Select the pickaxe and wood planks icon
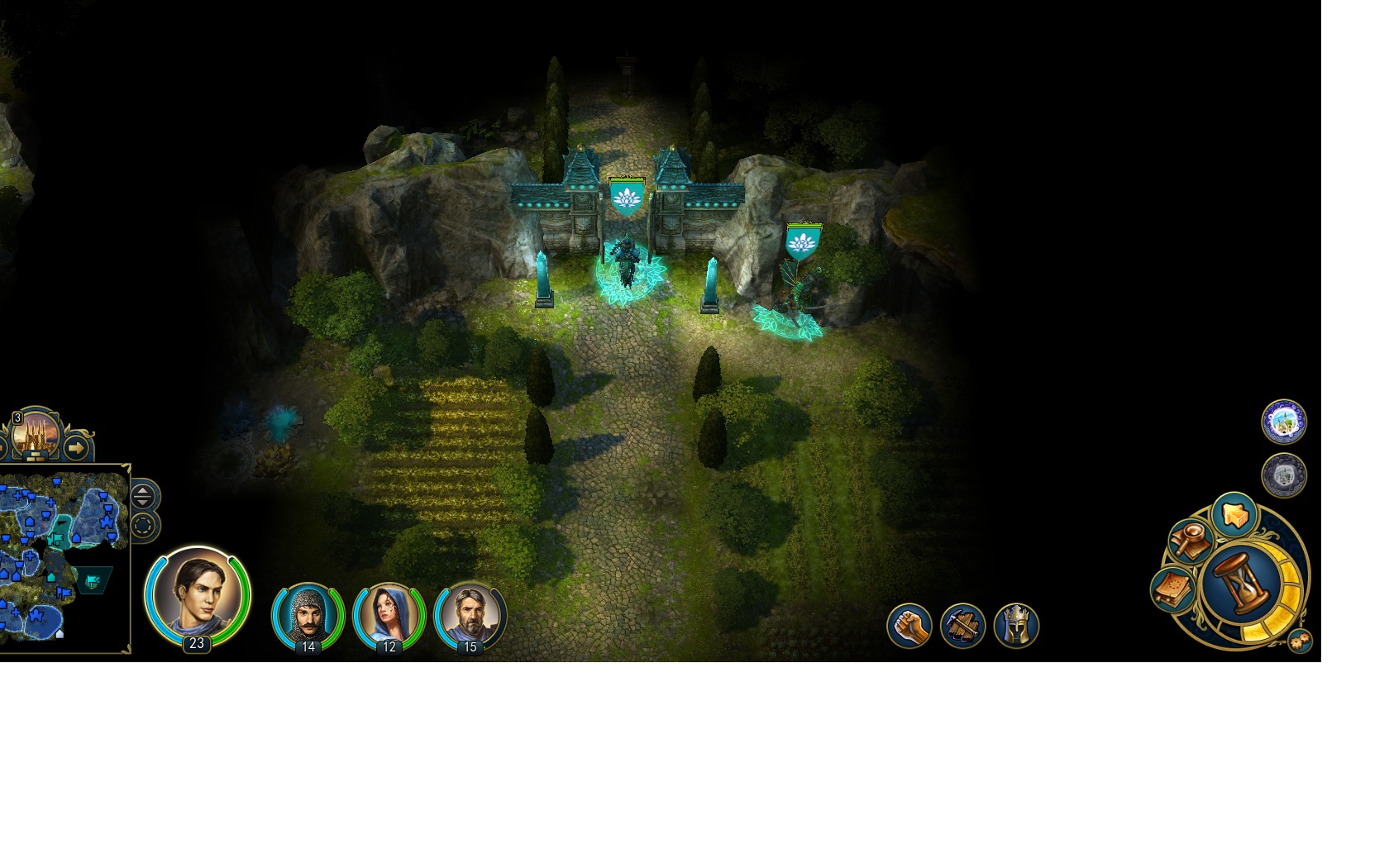This screenshot has height=868, width=1389. [962, 626]
